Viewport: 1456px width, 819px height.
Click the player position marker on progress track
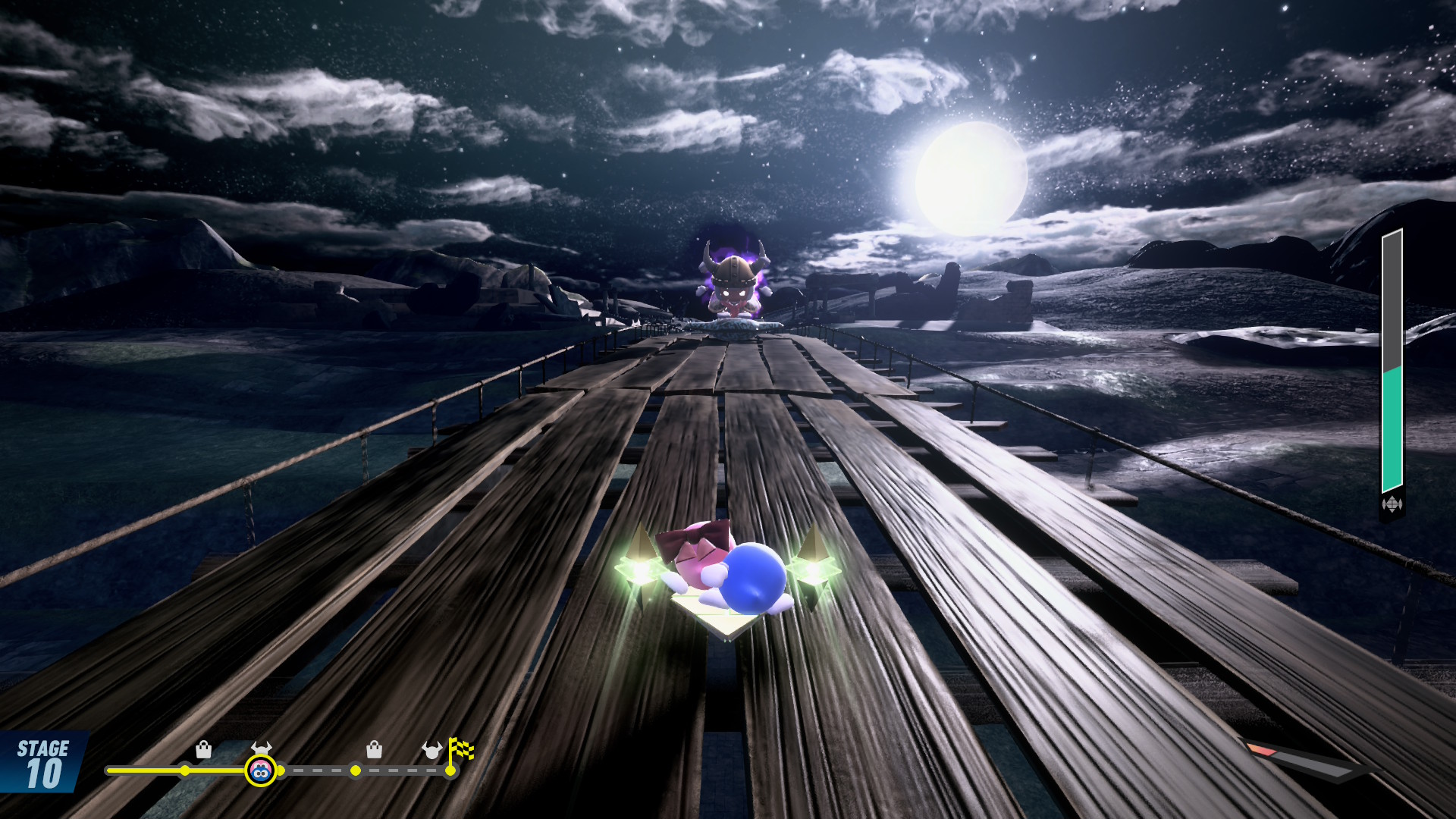(260, 770)
